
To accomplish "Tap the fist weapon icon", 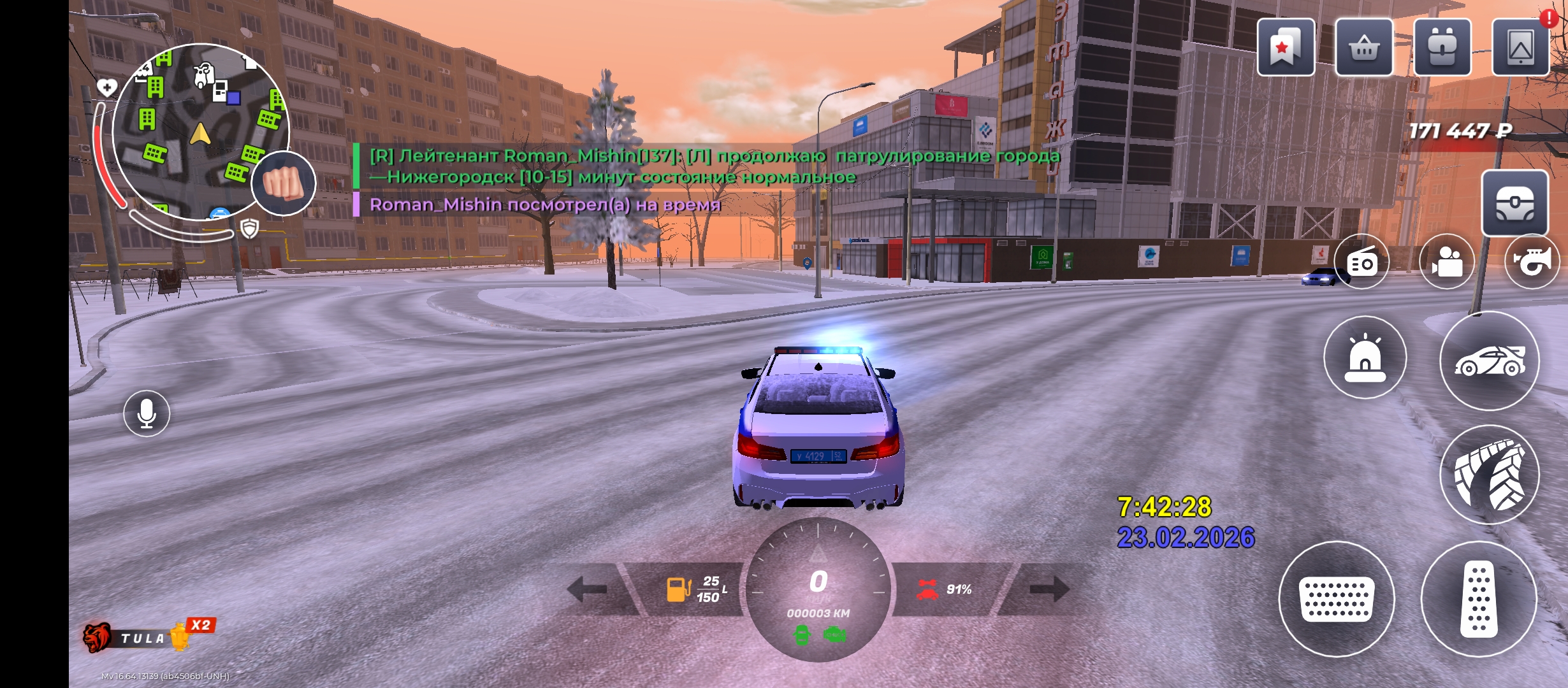I will coord(284,183).
